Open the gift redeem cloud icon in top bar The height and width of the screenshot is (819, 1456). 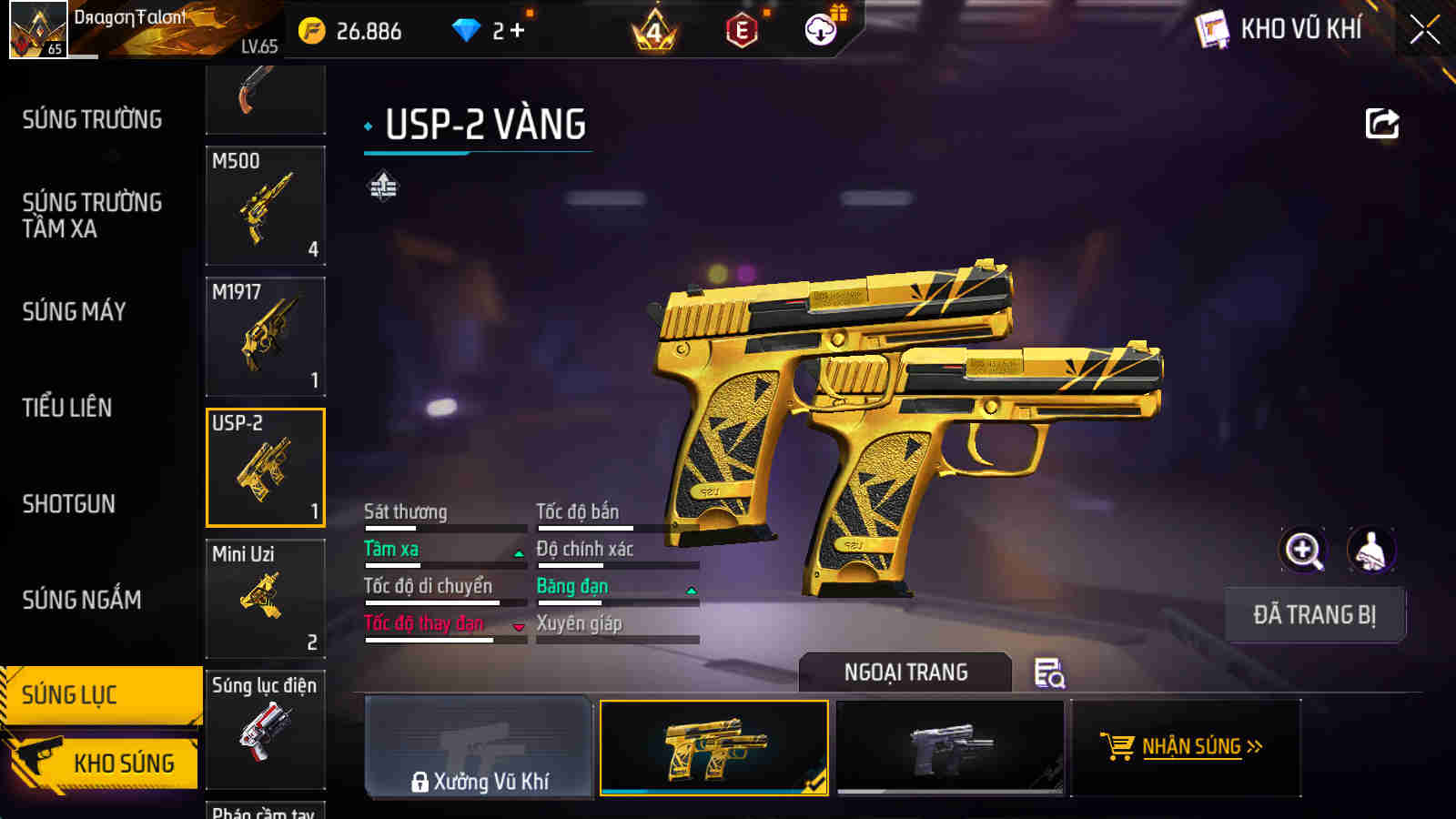822,29
